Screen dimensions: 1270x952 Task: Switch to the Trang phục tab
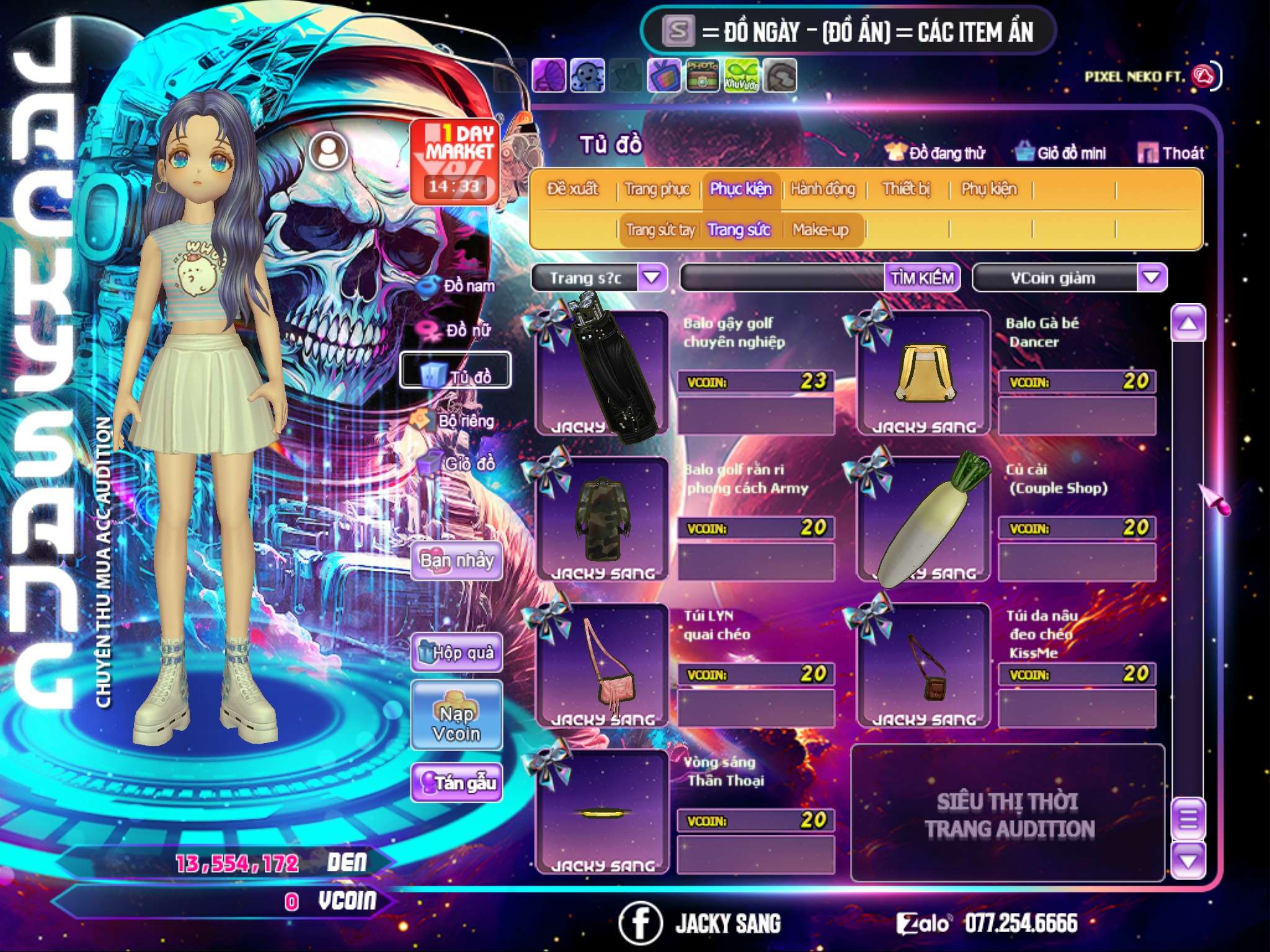[657, 189]
